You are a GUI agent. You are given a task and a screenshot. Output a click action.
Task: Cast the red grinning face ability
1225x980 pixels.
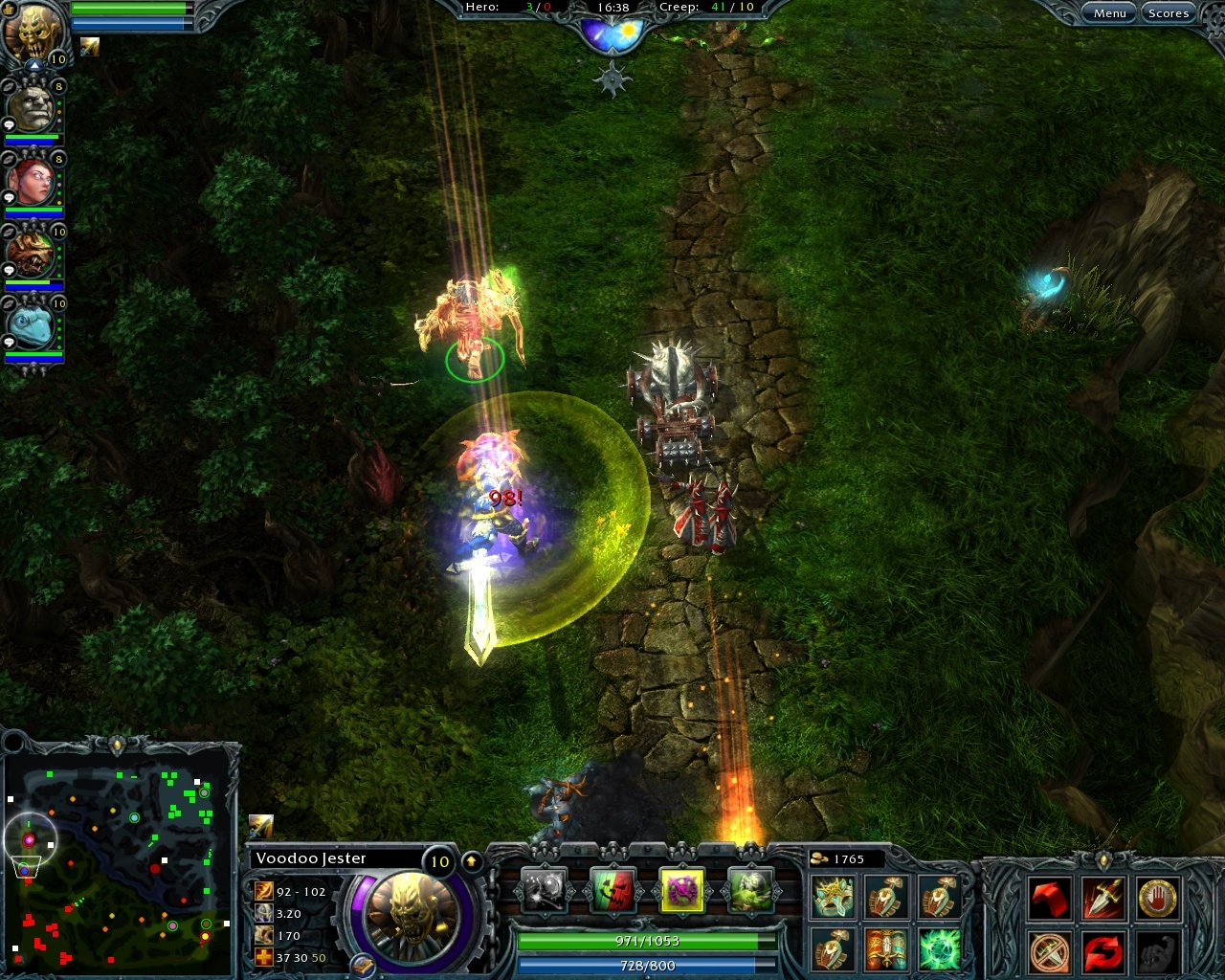click(612, 890)
